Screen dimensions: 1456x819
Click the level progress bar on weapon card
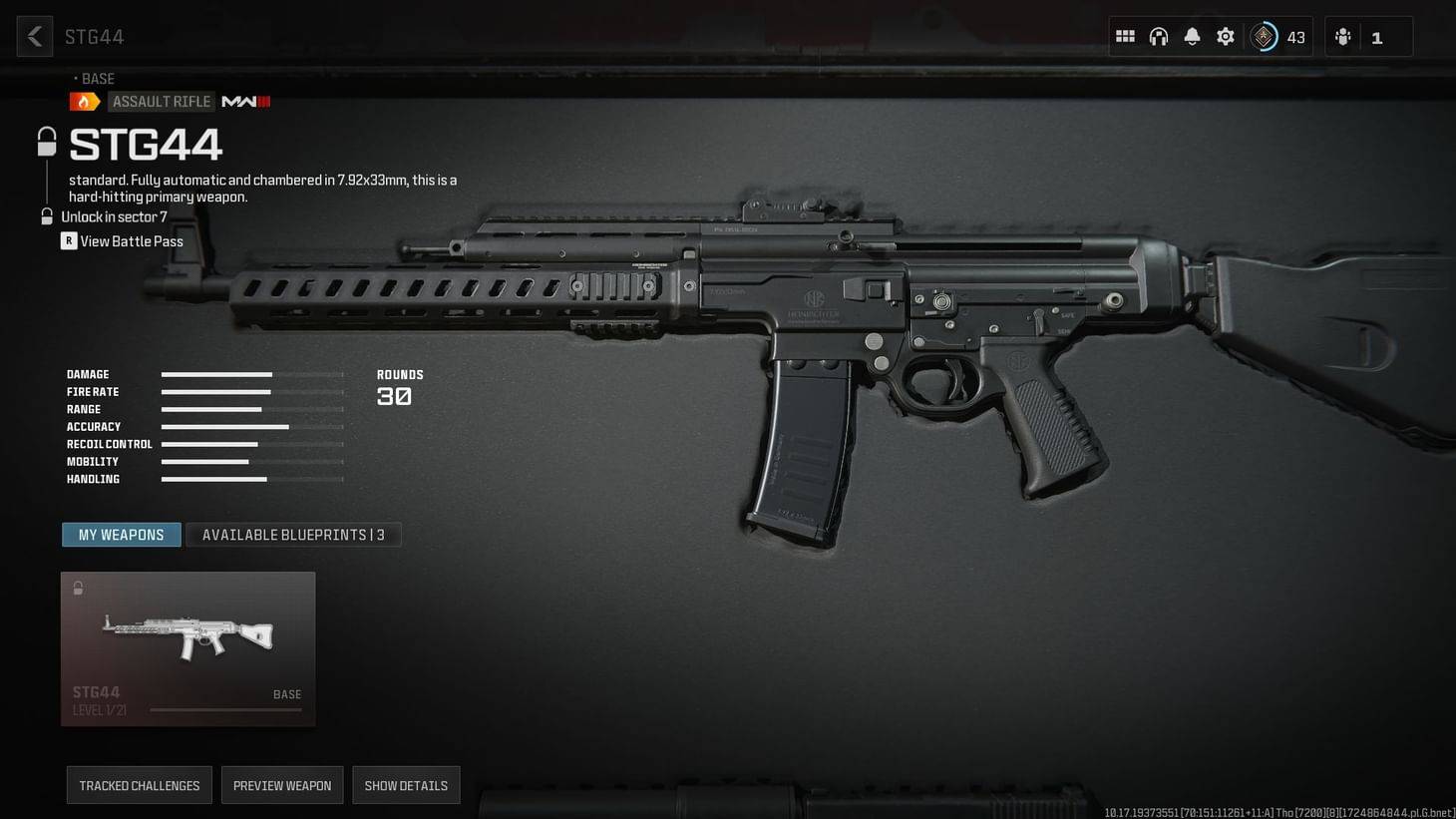pos(224,709)
